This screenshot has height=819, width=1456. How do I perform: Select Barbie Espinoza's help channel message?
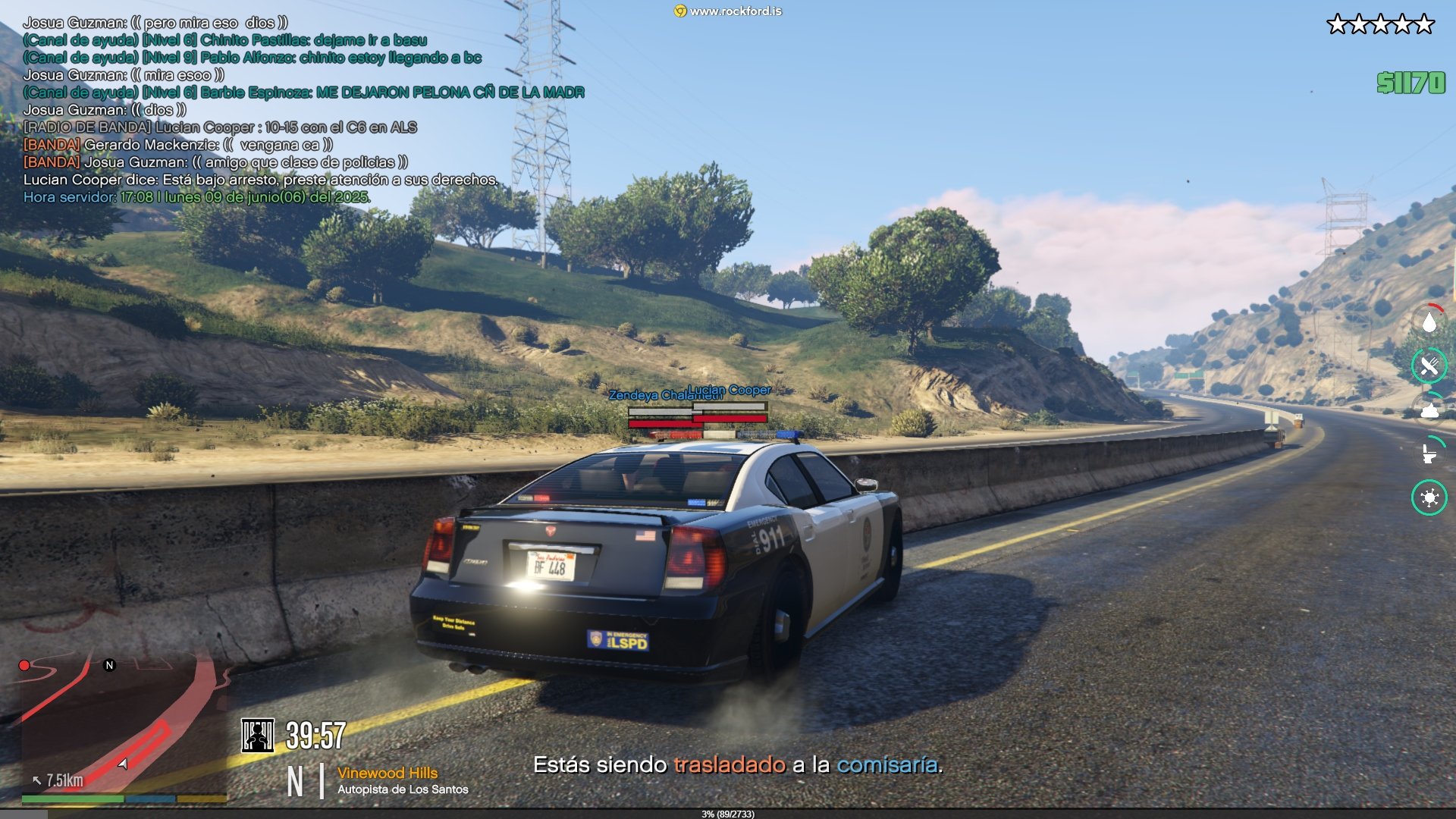(303, 93)
